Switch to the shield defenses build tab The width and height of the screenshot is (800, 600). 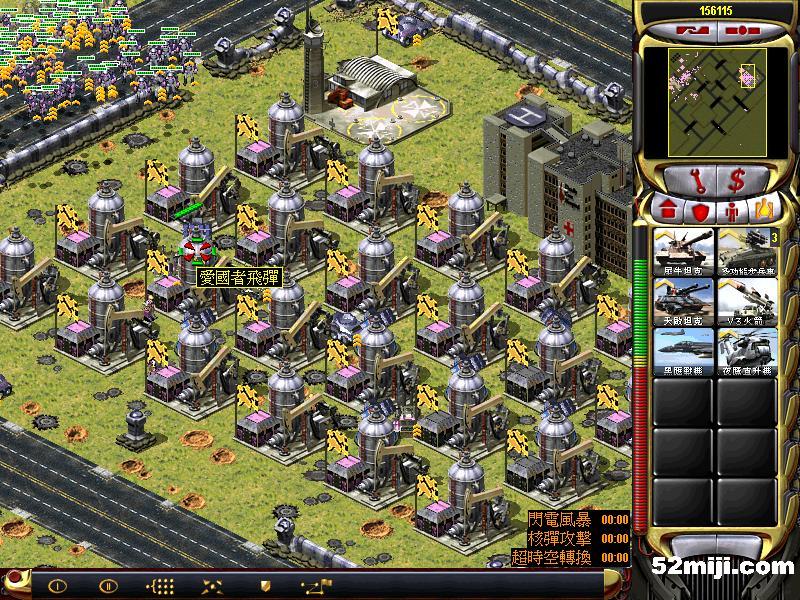click(700, 210)
